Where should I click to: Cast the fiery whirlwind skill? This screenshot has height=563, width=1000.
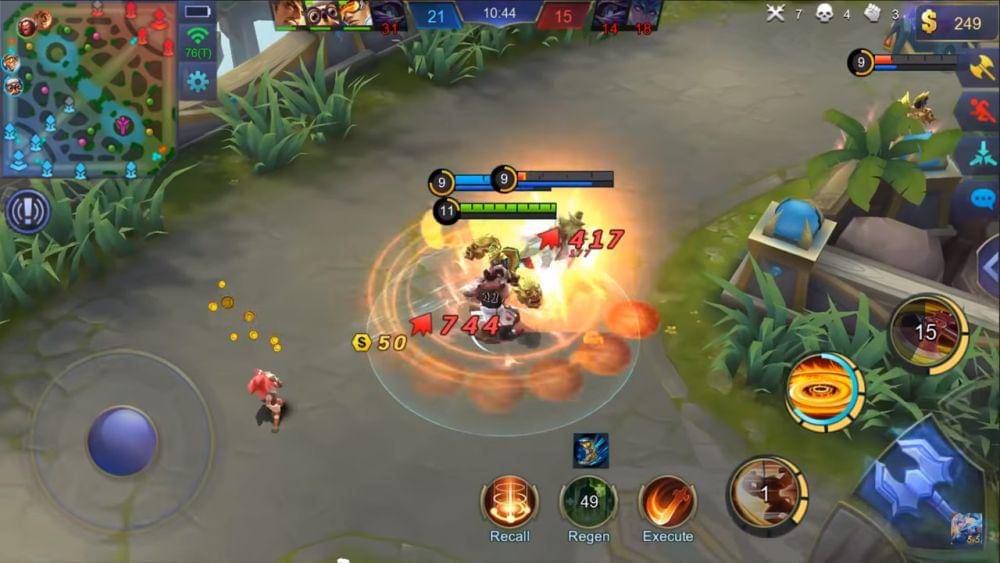coord(824,391)
